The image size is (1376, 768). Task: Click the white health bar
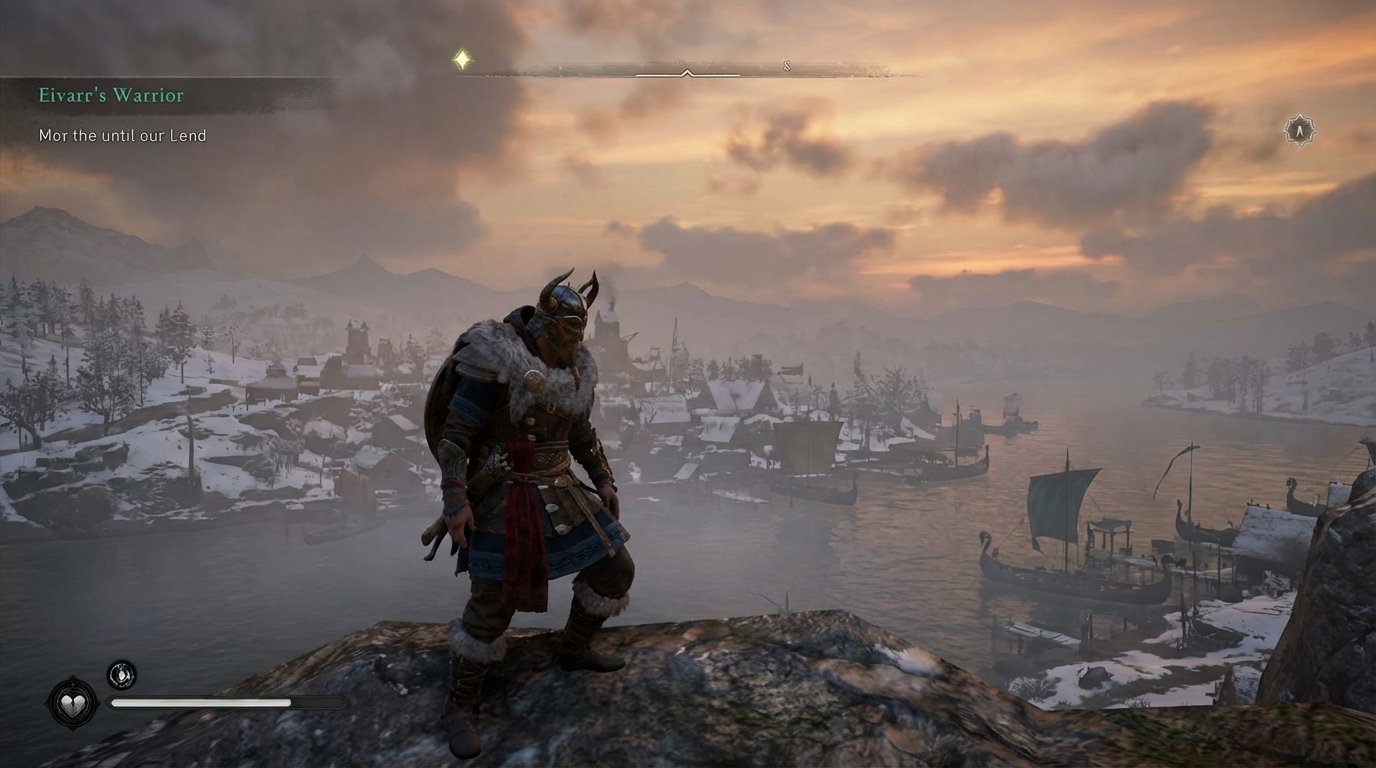coord(200,704)
